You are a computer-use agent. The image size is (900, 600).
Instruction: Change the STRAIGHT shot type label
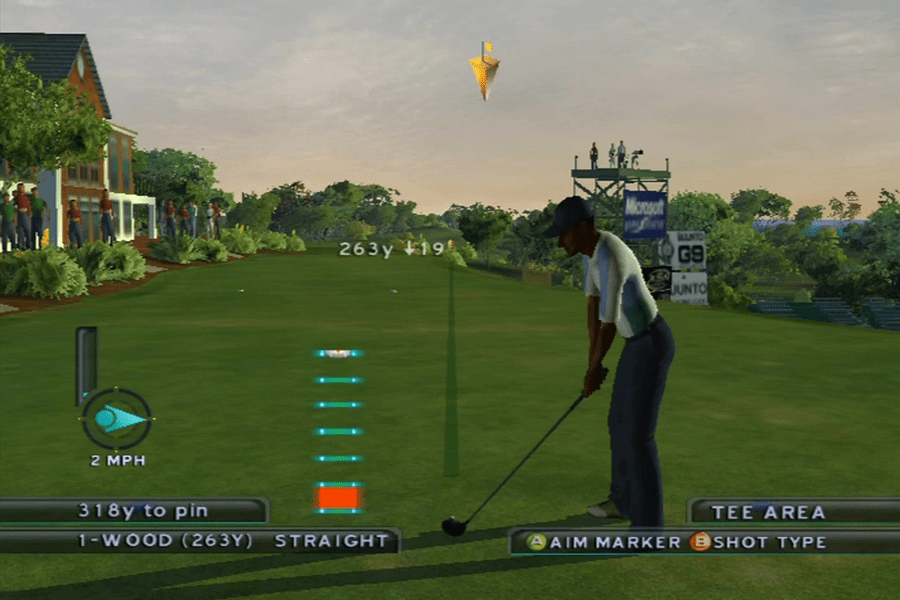coord(332,541)
